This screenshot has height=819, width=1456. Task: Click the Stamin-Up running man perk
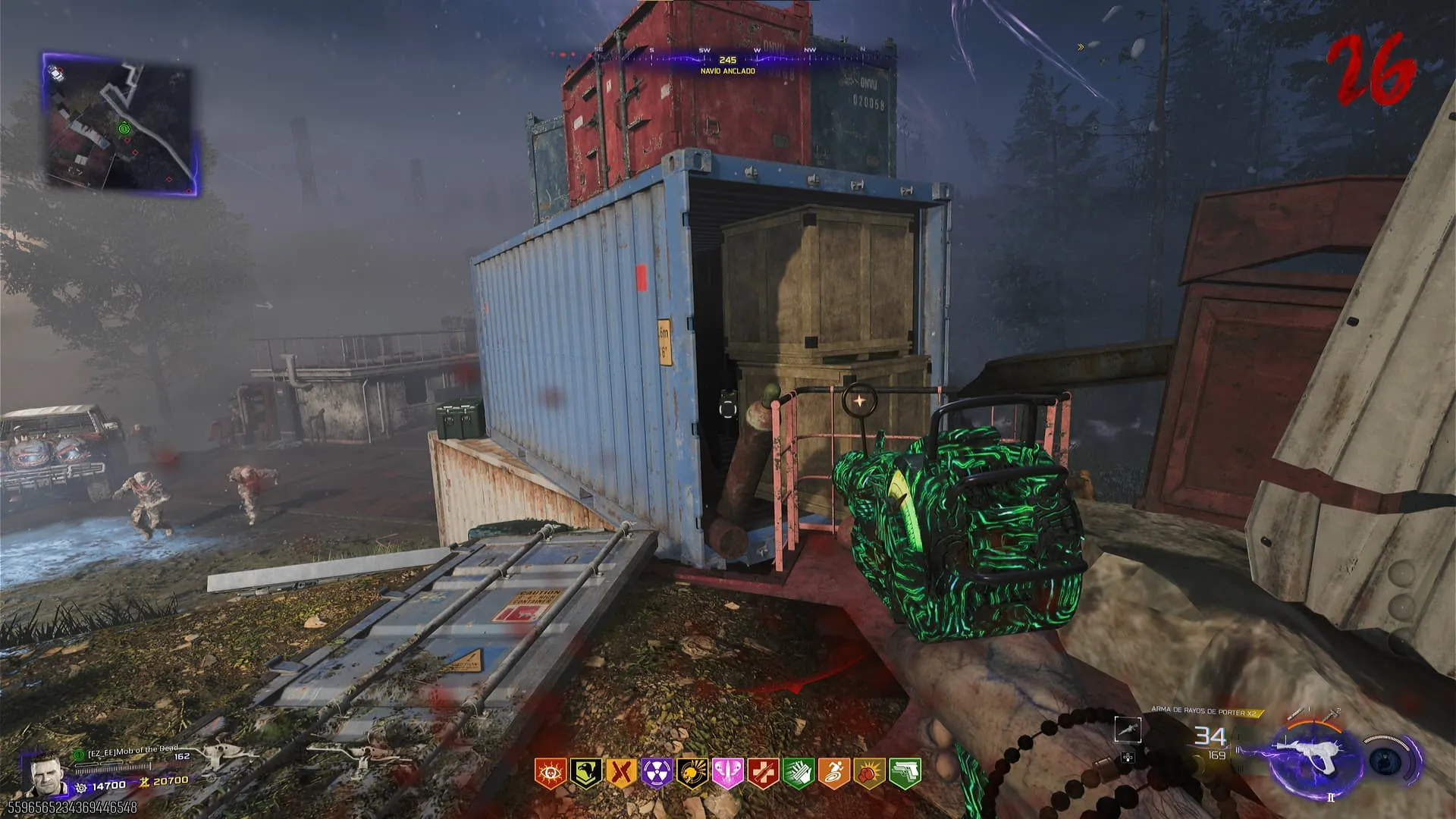[834, 773]
